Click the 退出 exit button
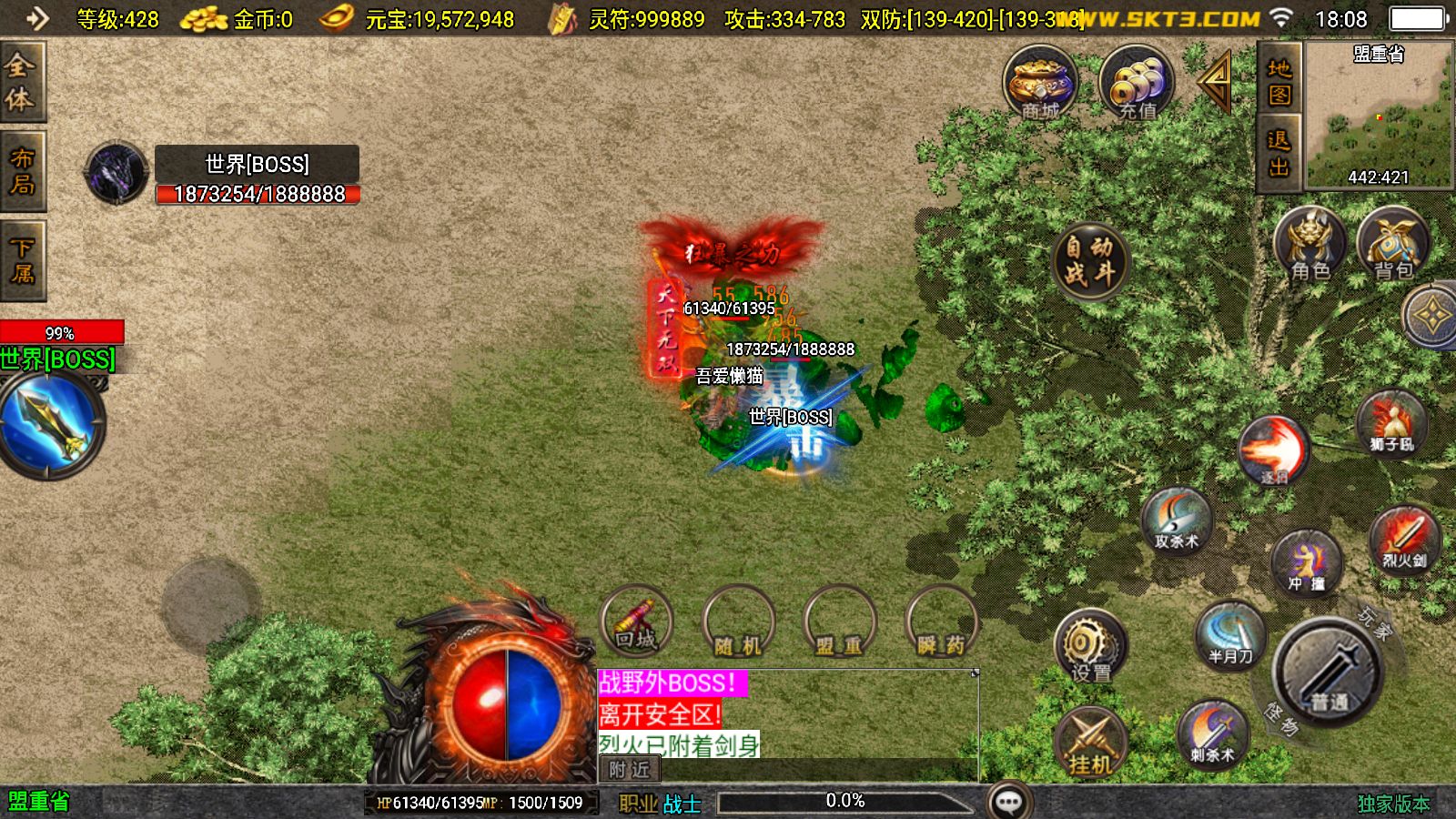 (x=1279, y=153)
